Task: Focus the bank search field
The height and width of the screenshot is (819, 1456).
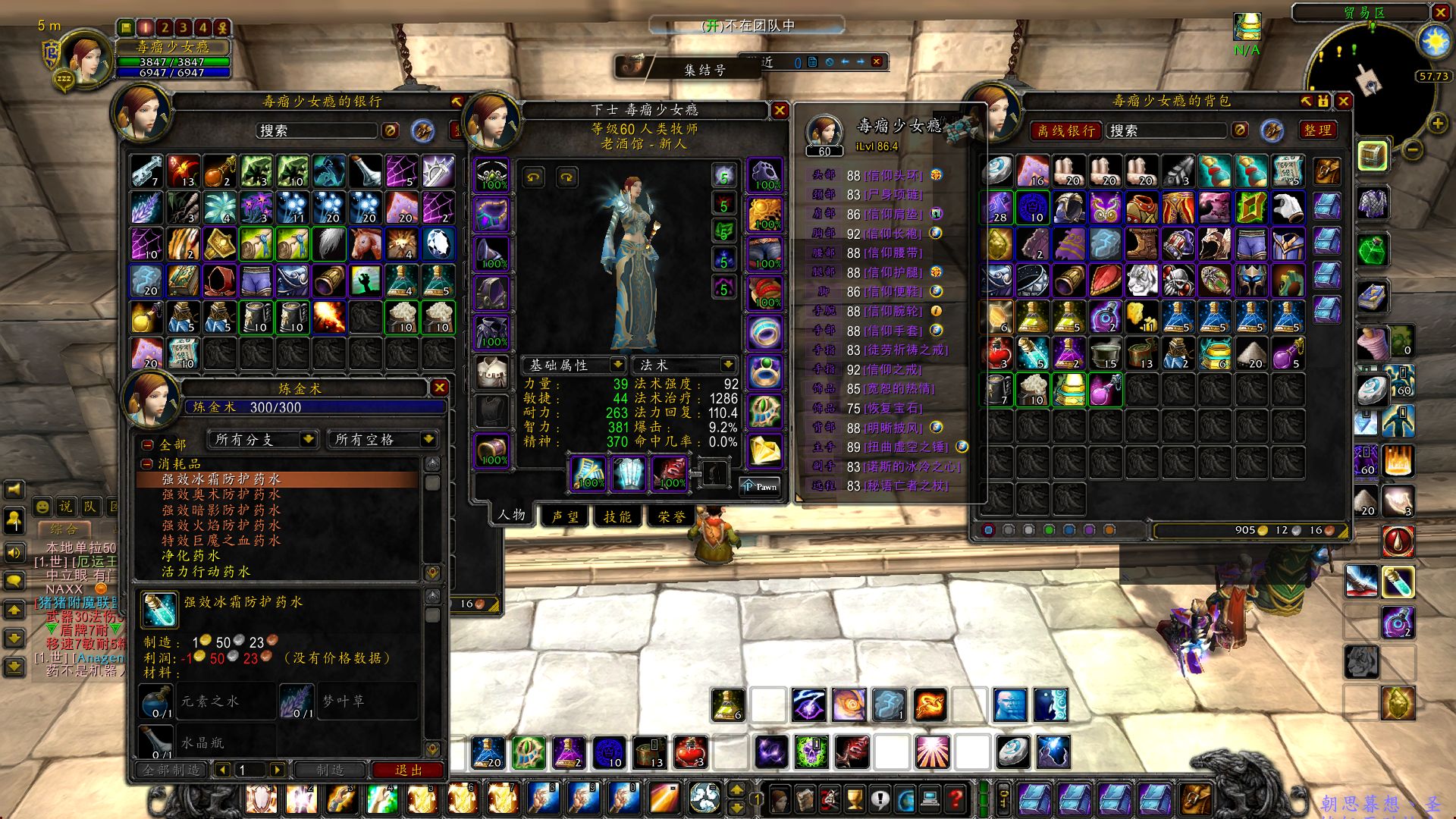Action: [316, 130]
